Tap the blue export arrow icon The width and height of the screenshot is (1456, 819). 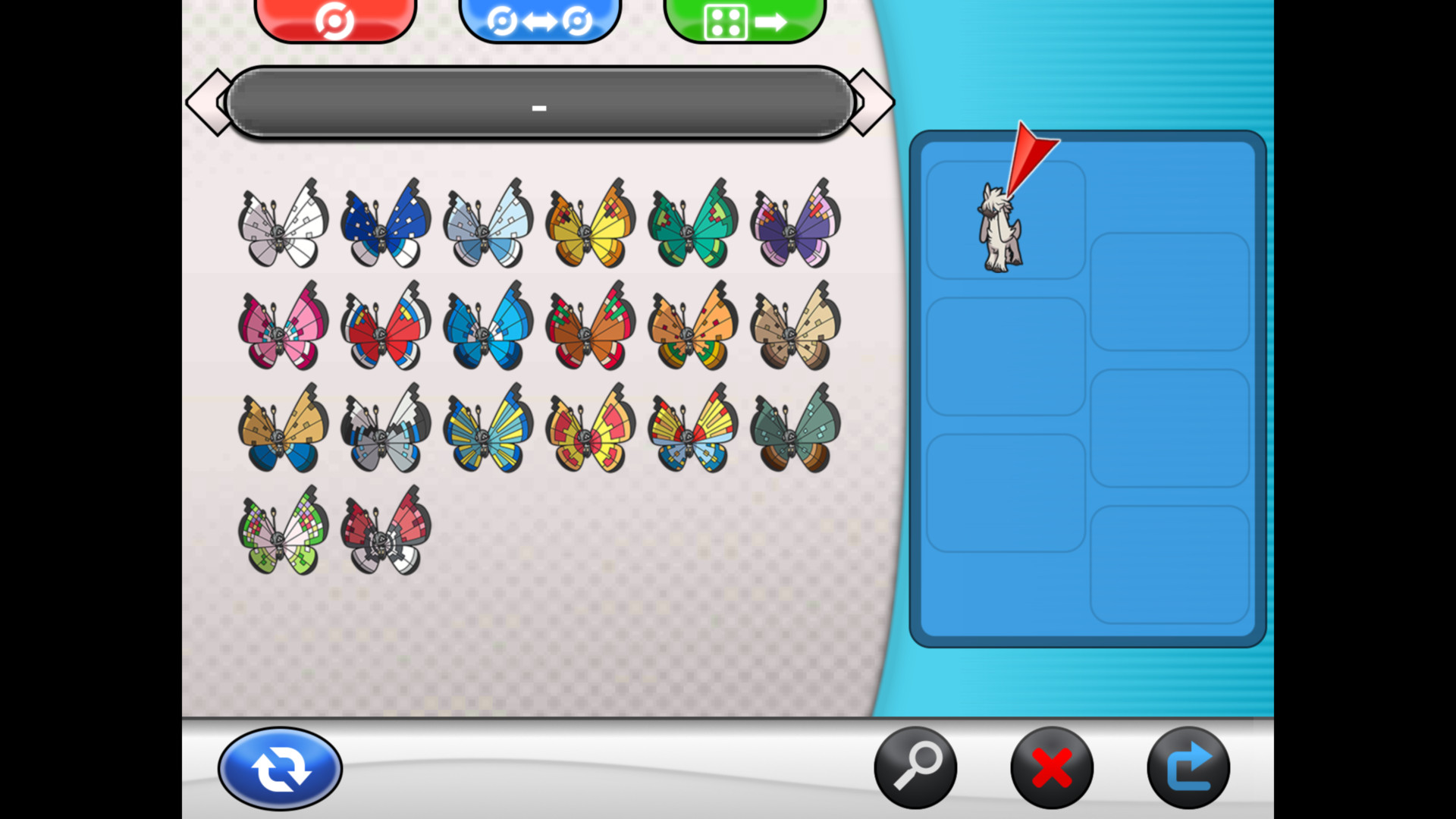pos(1189,767)
